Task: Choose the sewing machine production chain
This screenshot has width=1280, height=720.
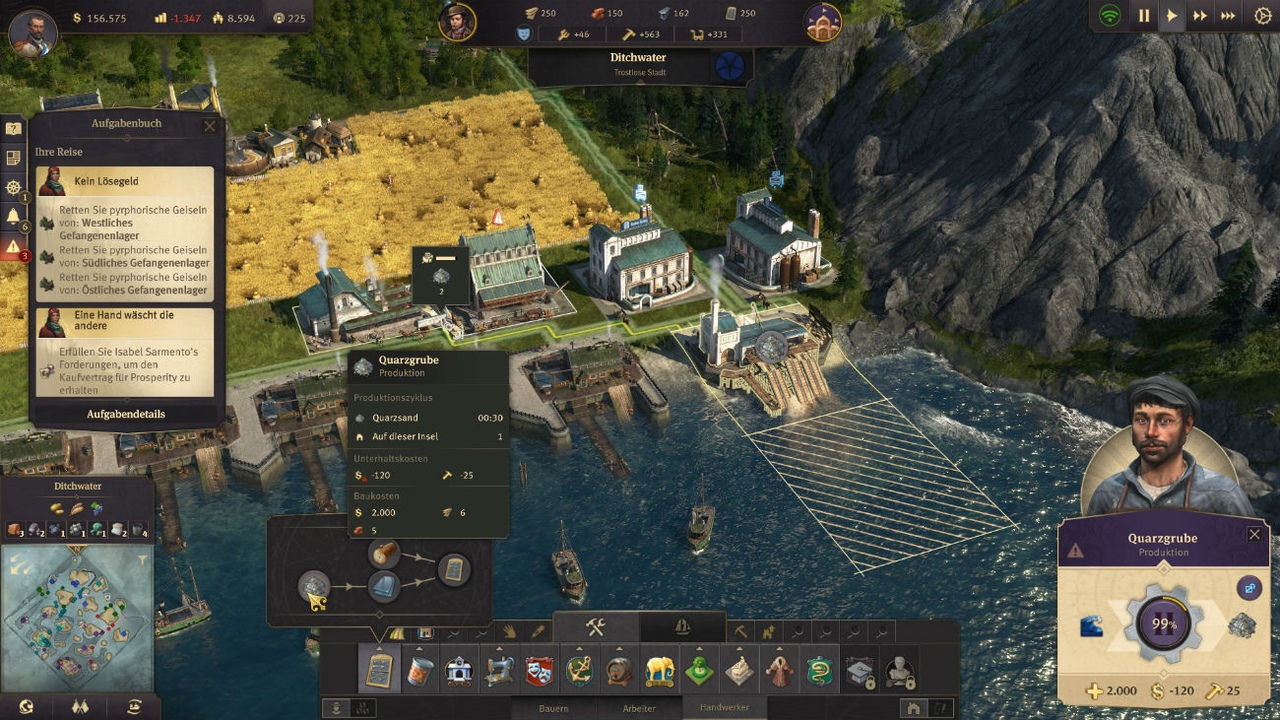Action: point(499,671)
